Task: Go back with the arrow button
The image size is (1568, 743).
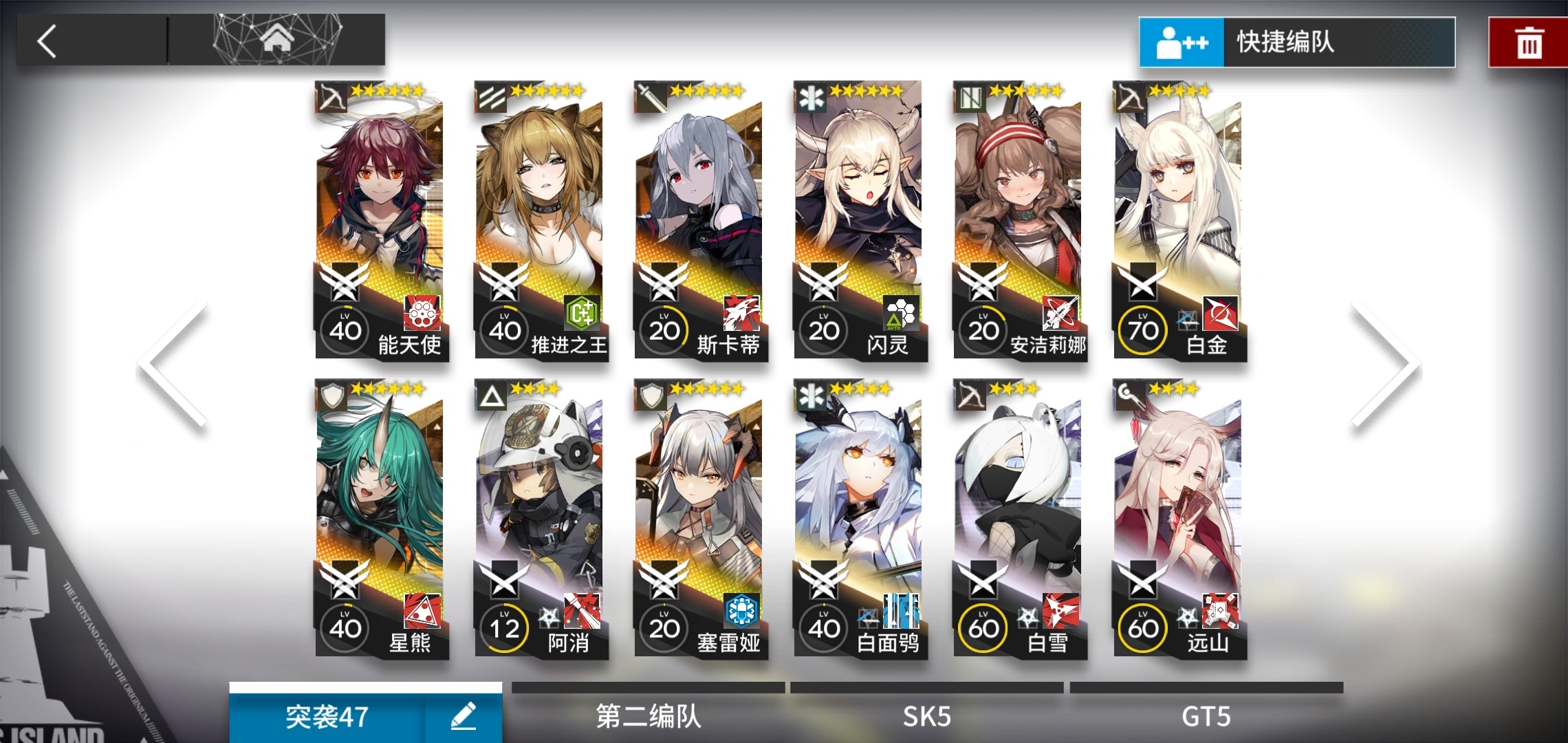Action: point(48,41)
